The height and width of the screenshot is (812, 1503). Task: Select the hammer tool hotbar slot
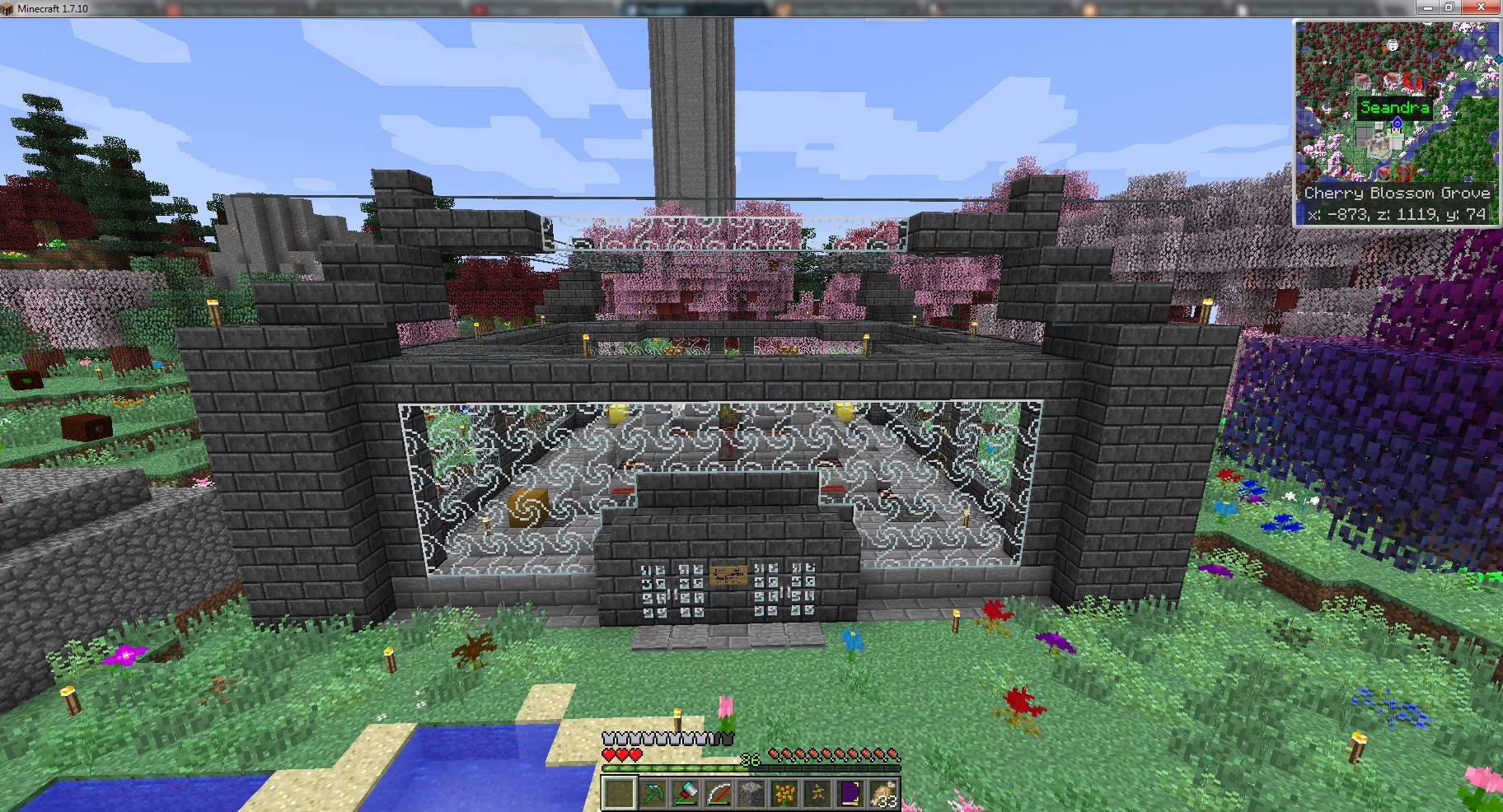tap(686, 795)
